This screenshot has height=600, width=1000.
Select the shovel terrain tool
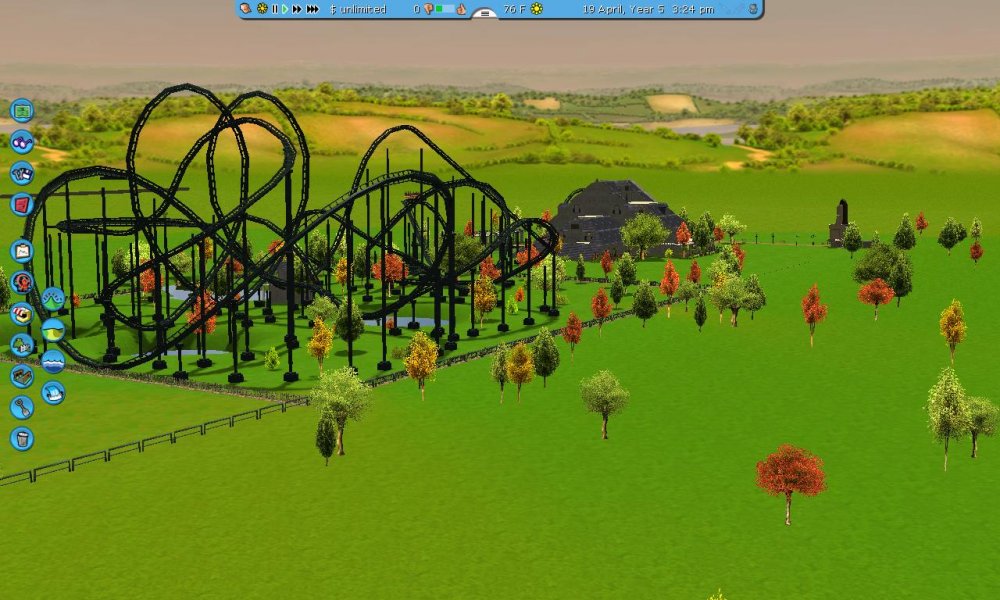tap(22, 407)
